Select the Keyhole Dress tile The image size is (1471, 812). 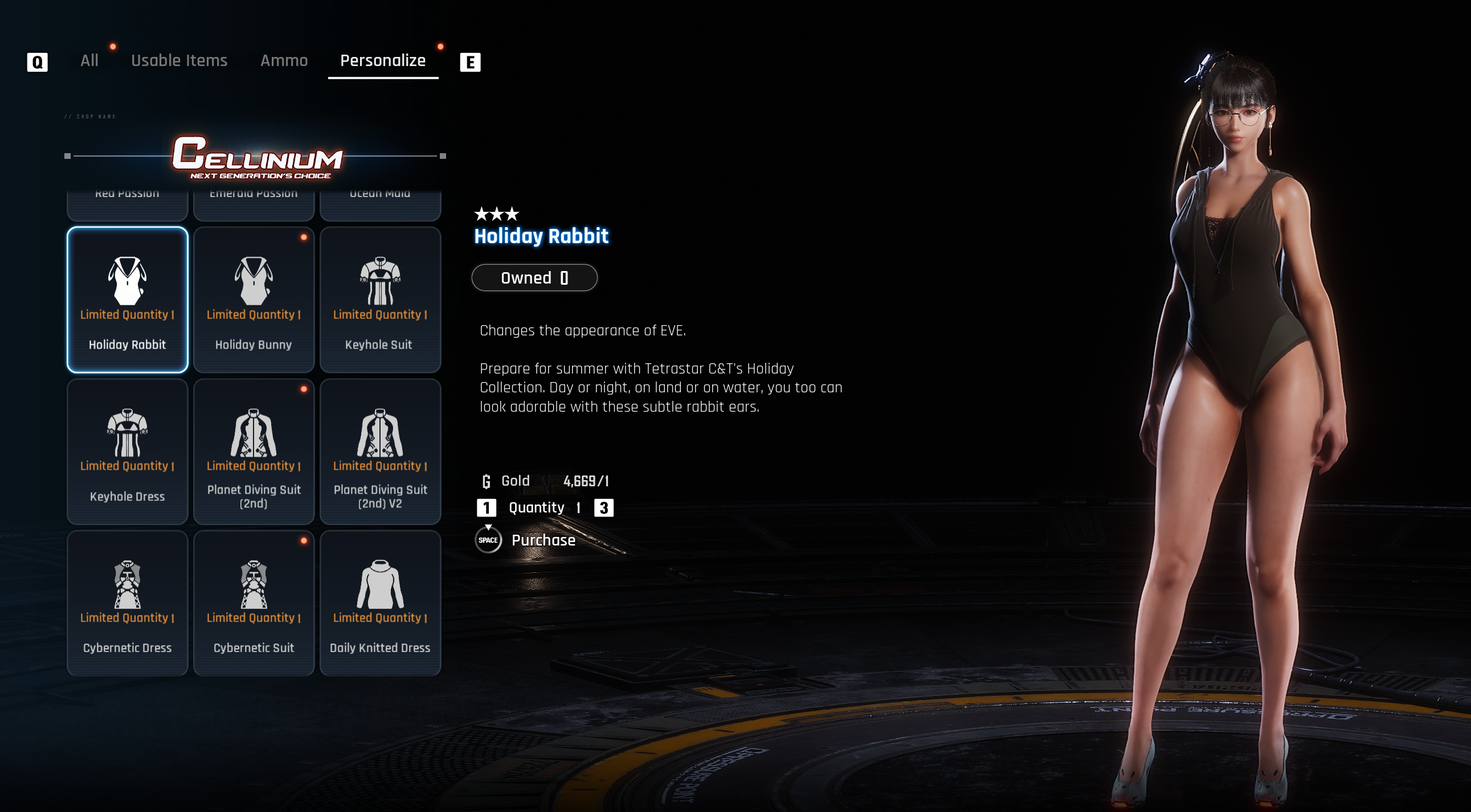pyautogui.click(x=128, y=452)
